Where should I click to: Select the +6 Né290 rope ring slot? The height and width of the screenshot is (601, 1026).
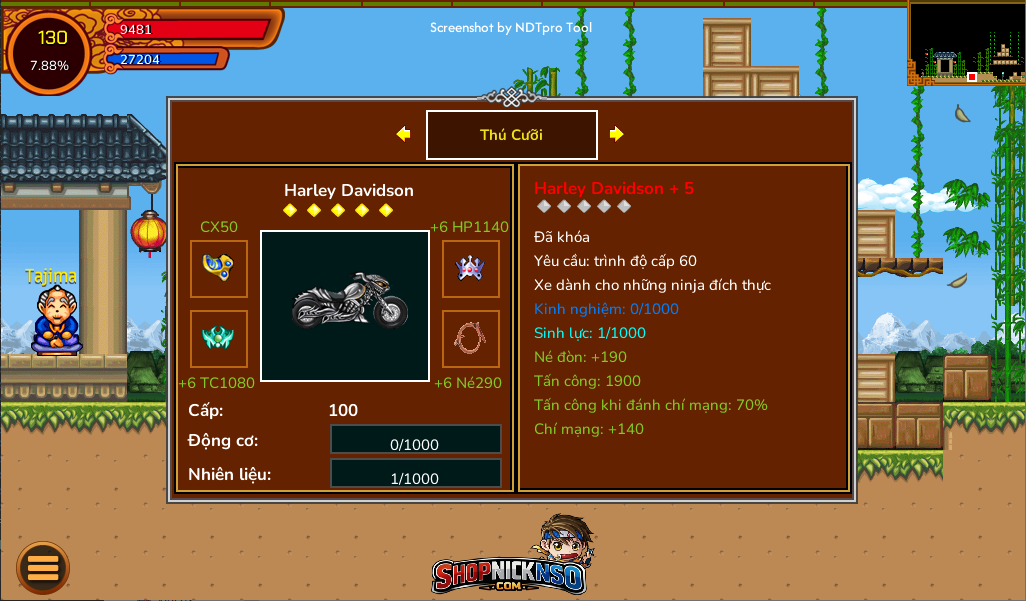(471, 339)
